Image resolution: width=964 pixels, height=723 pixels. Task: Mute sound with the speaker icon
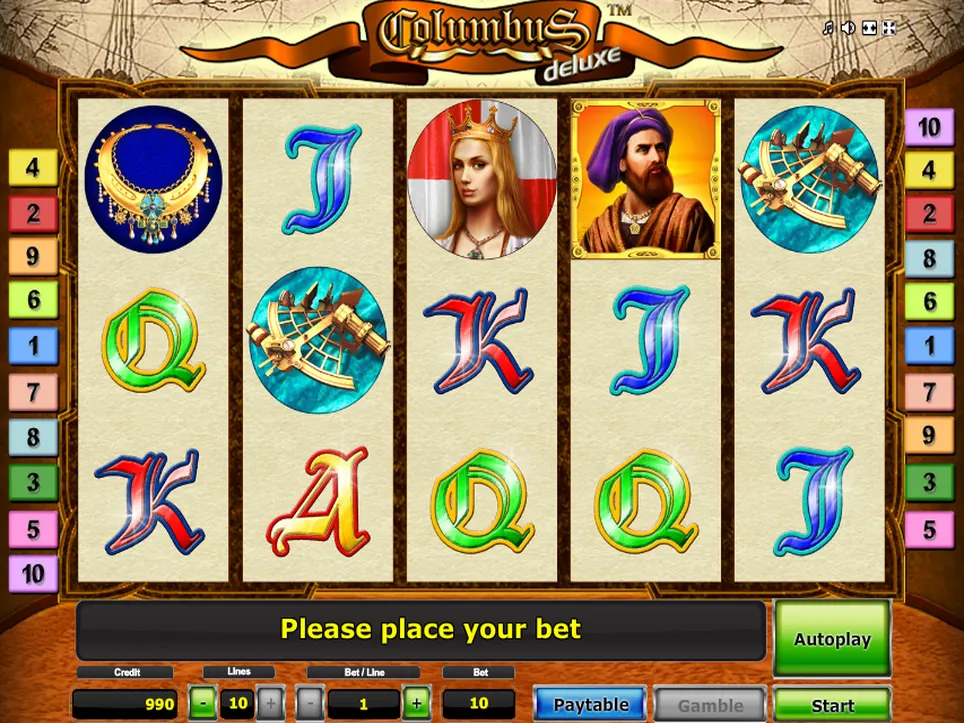pyautogui.click(x=848, y=28)
